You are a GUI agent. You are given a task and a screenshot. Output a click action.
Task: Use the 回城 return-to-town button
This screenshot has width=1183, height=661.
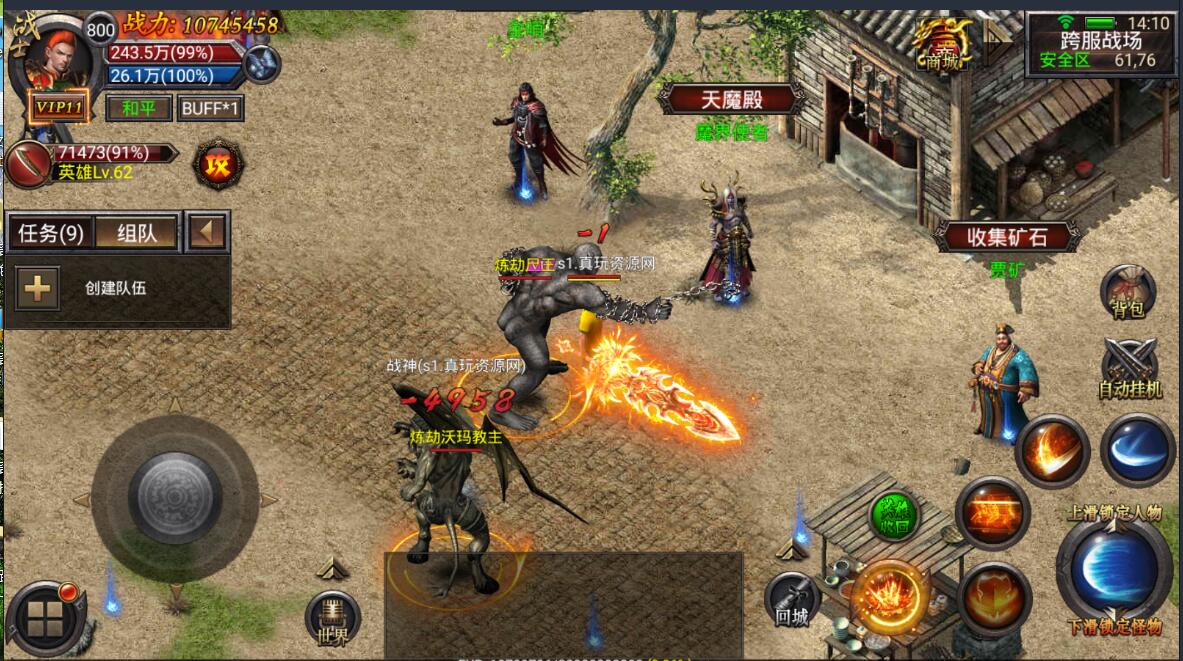pos(792,598)
